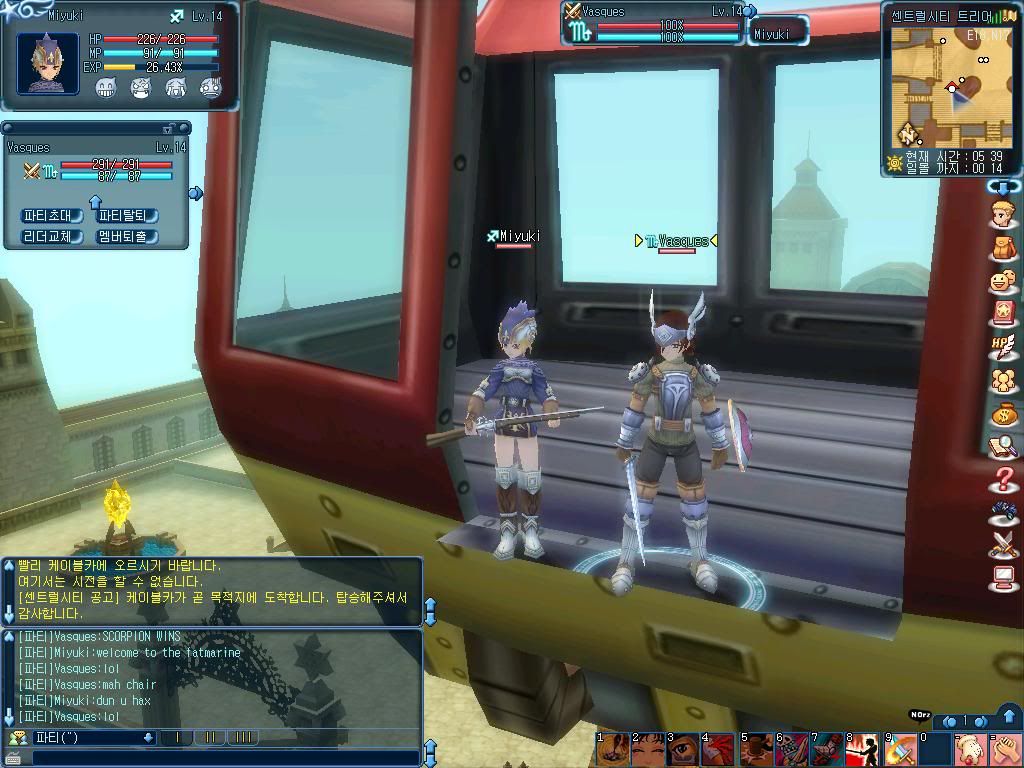Screen dimensions: 1024x768
Task: Use the hotbar slot 9 sword slash skill
Action: (x=898, y=749)
